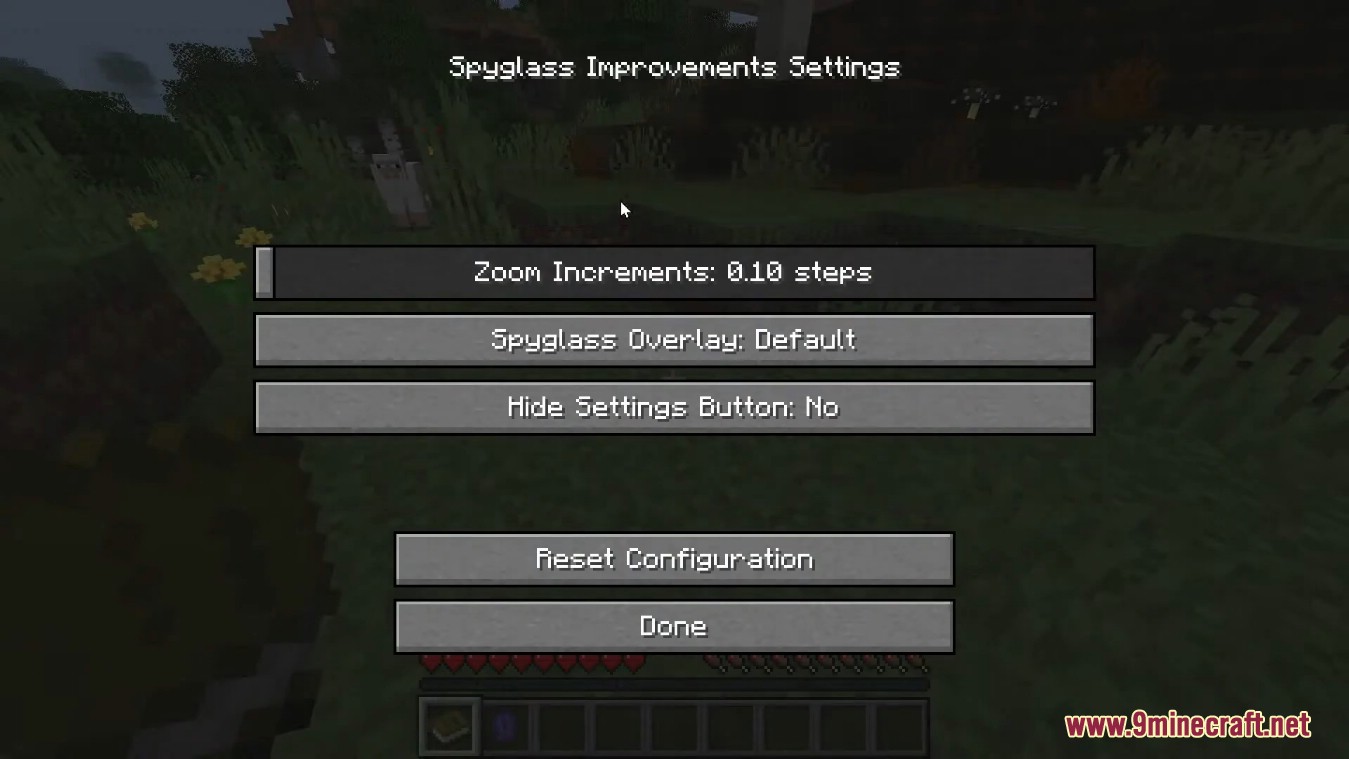Viewport: 1349px width, 759px height.
Task: Click the eighth hotbar slot
Action: pos(843,727)
